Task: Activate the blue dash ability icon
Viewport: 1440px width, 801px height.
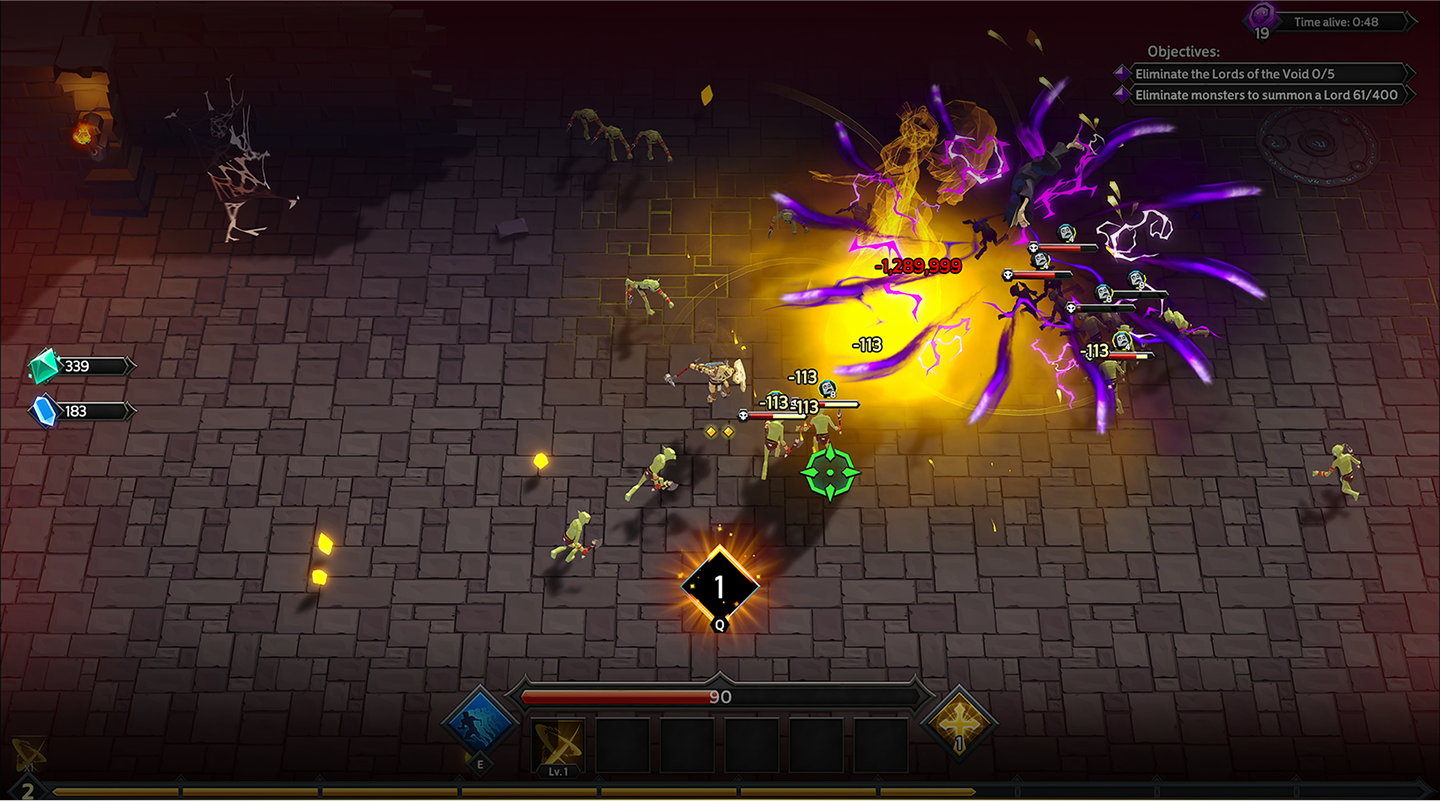Action: 480,723
